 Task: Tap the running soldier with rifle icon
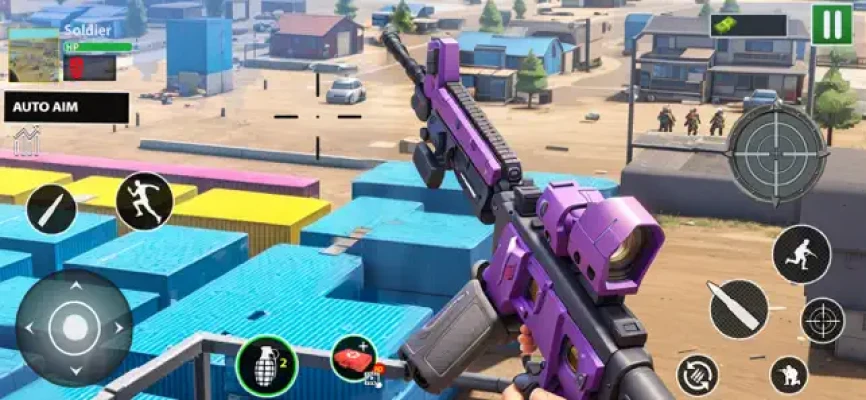801,253
